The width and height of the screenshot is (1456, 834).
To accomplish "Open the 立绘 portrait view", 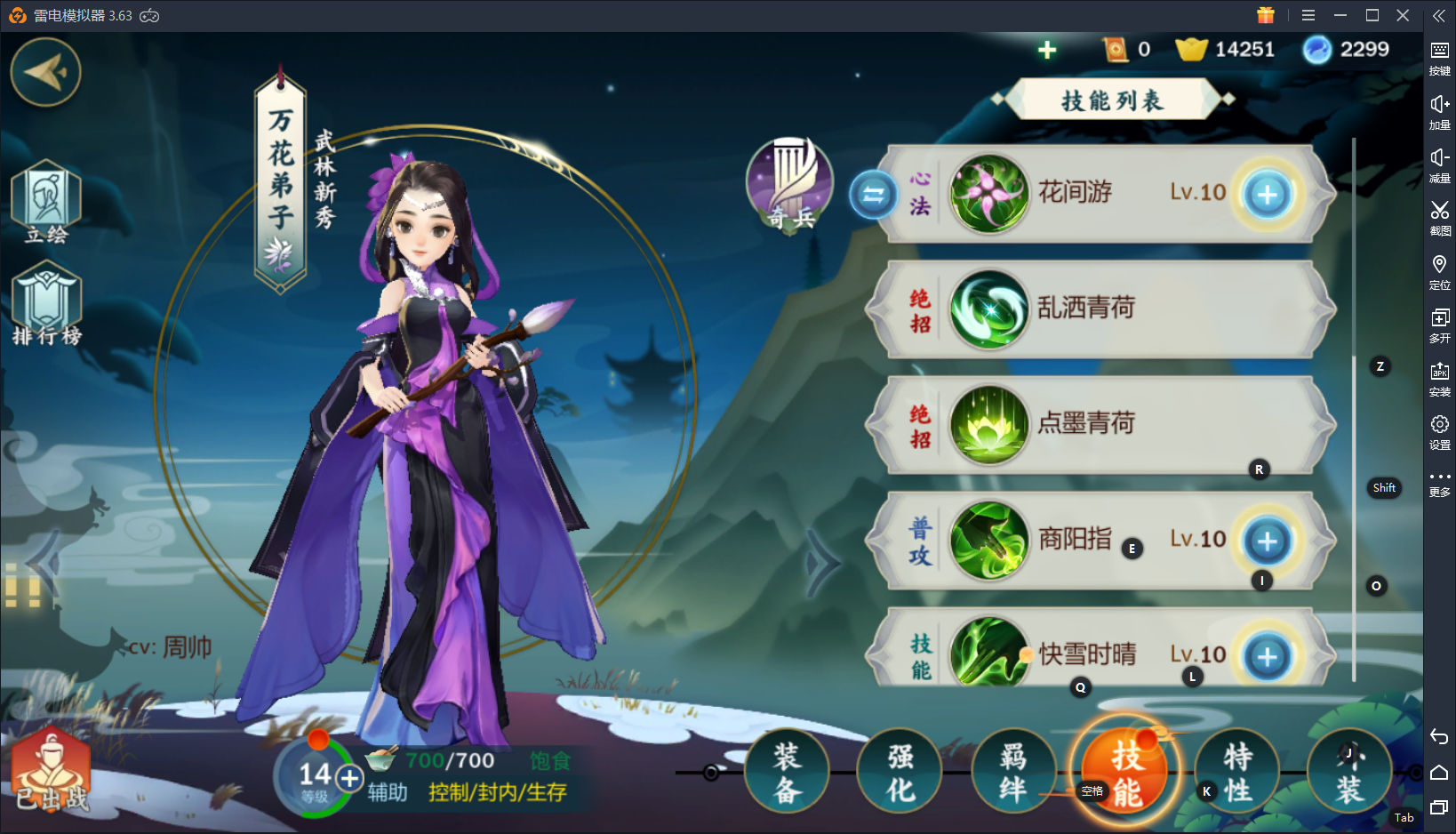I will 46,202.
